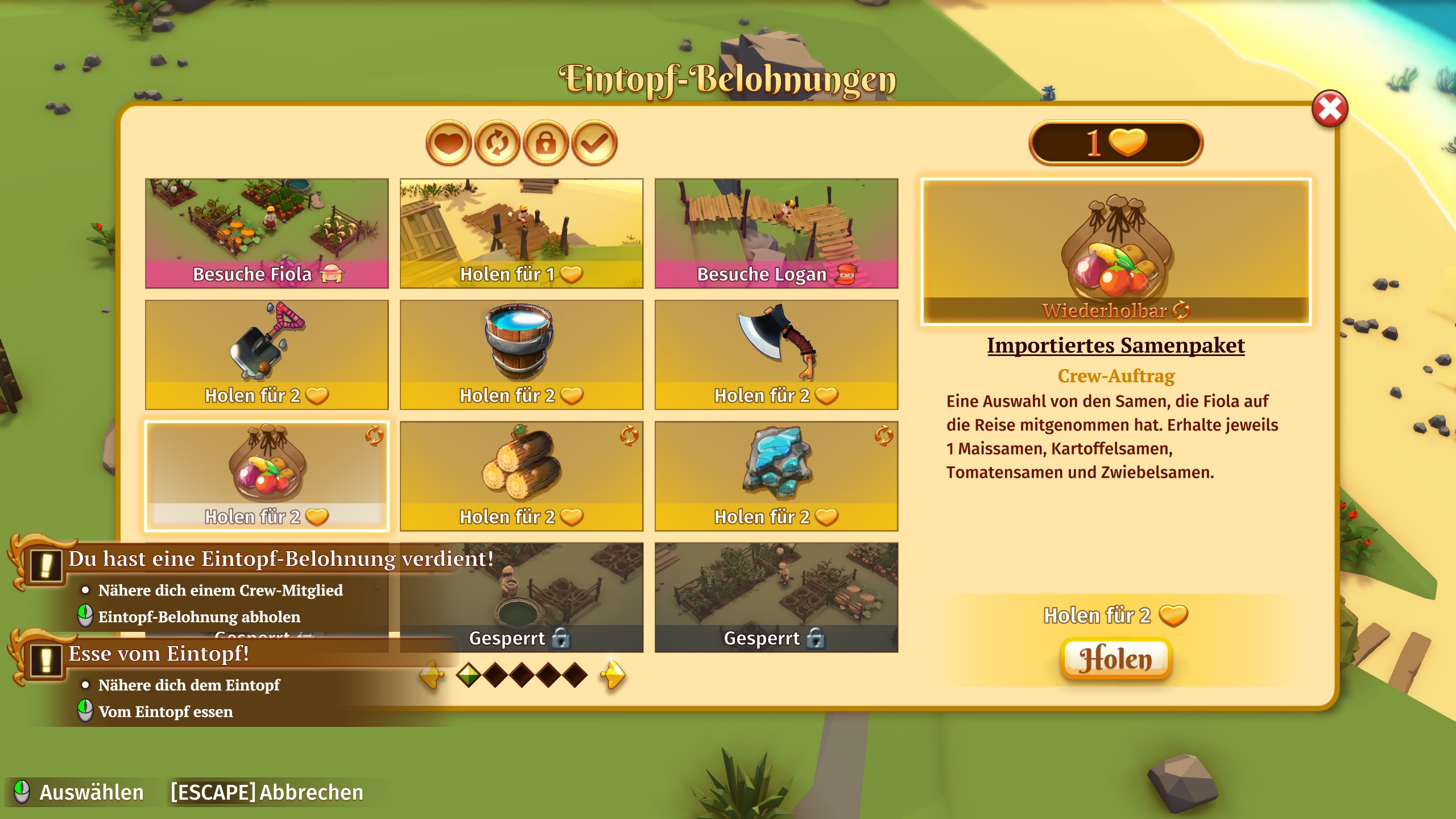Open the Esse vom Eintopf quest entry
This screenshot has width=1456, height=819.
[x=159, y=654]
